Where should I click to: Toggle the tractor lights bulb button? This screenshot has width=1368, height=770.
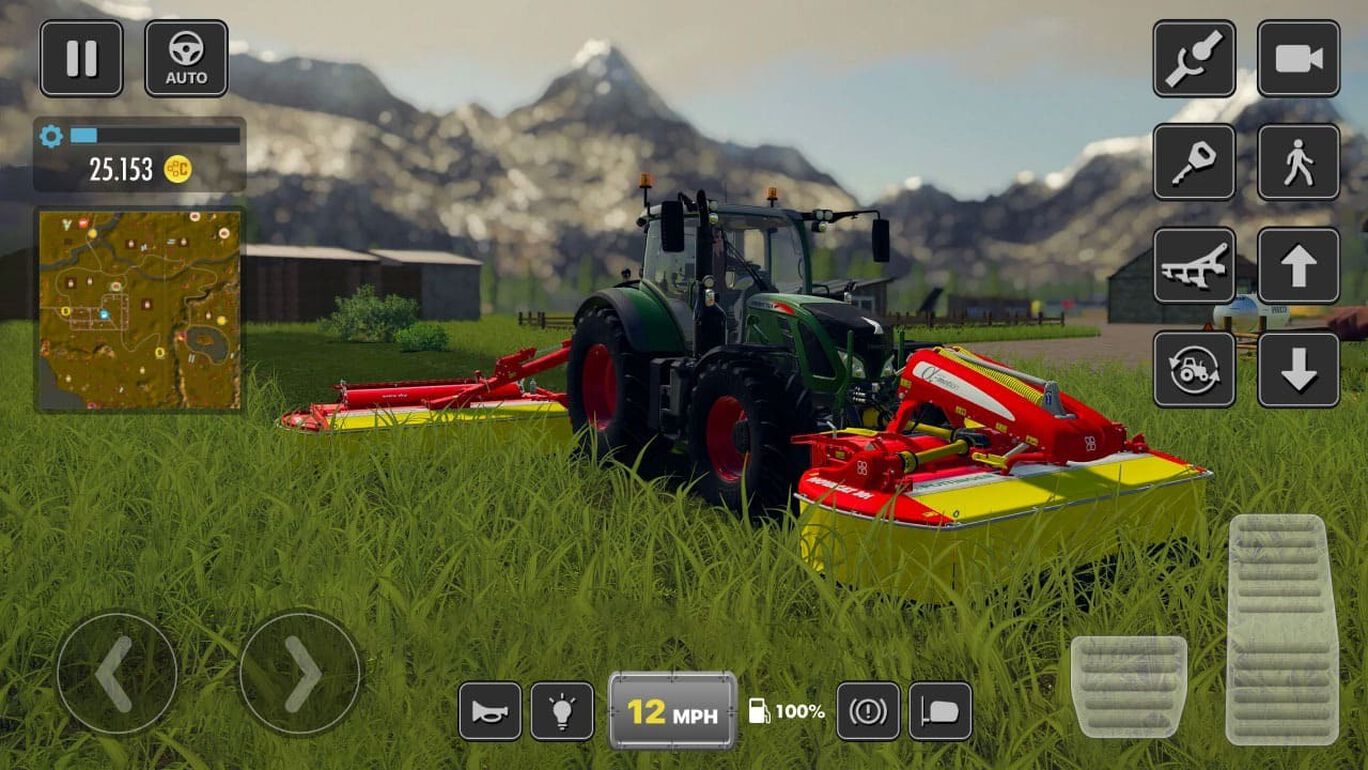pyautogui.click(x=562, y=711)
